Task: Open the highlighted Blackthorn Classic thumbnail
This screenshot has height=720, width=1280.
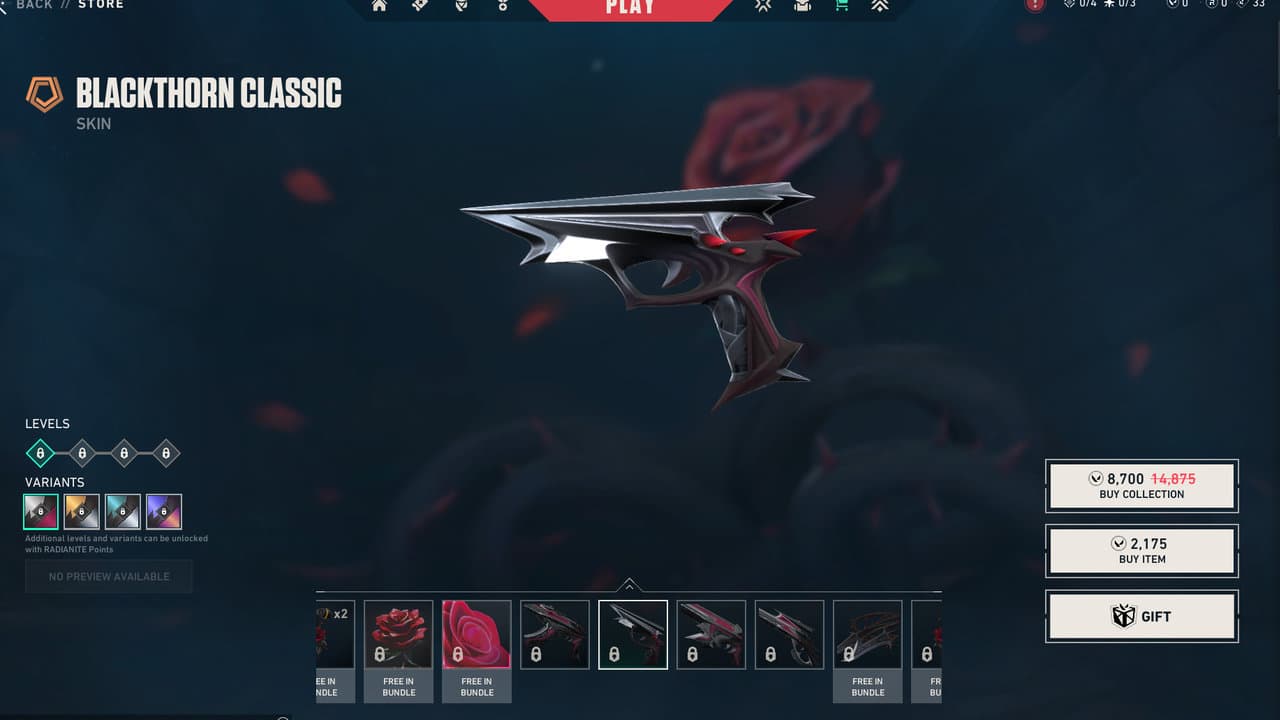Action: tap(633, 634)
